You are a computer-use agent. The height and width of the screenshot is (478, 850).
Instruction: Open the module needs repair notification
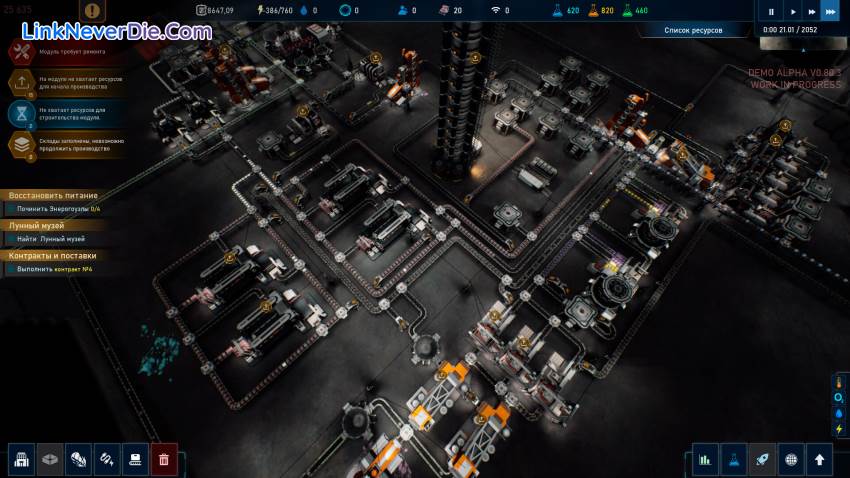(22, 53)
